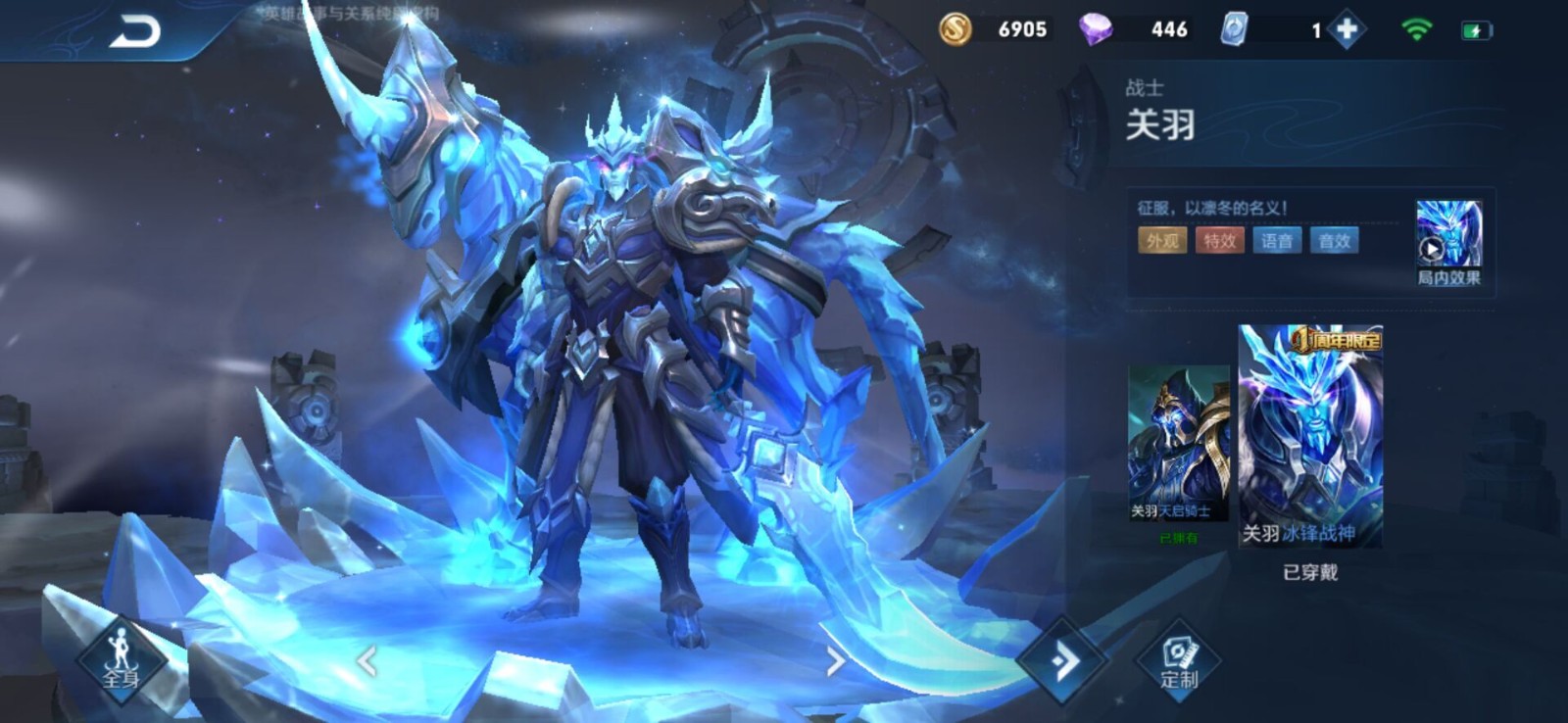This screenshot has width=1568, height=723.
Task: Select the 音效 sound tag
Action: (x=1334, y=241)
